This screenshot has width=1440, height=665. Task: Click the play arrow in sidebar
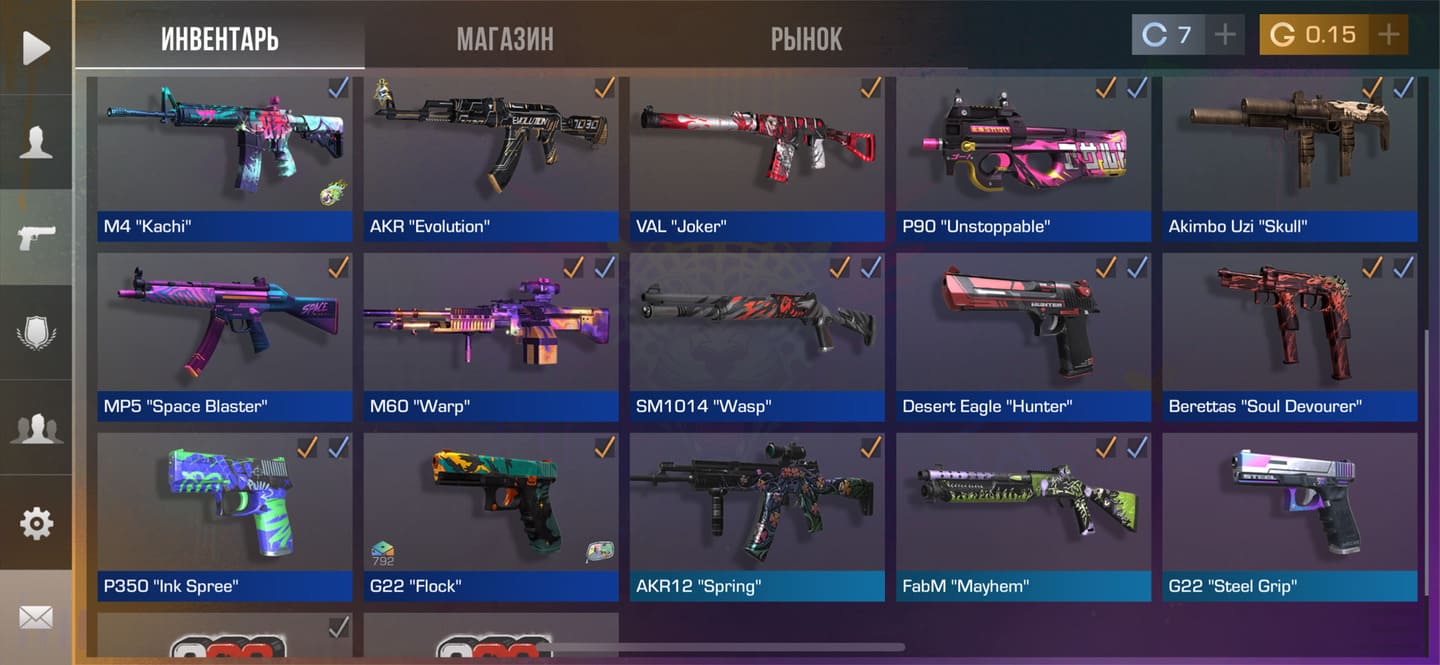pos(36,47)
